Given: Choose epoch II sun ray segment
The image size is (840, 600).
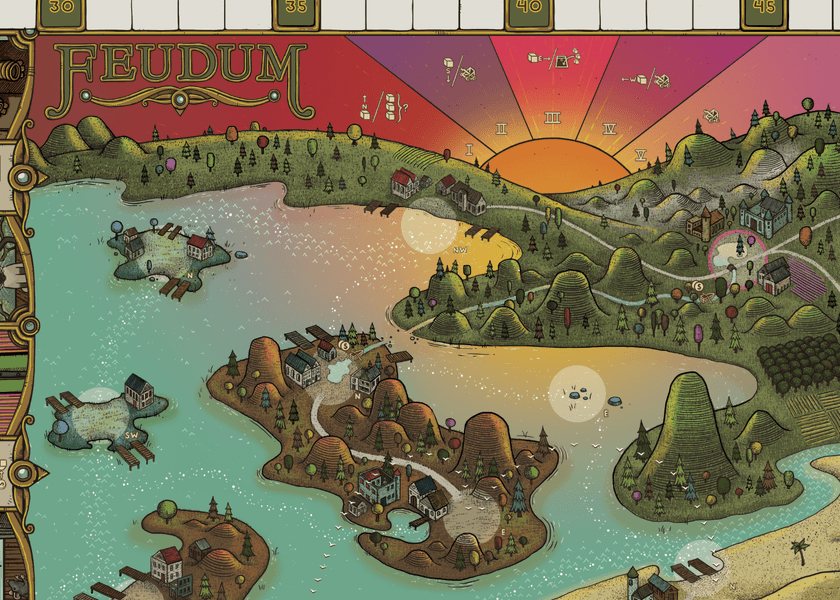Looking at the screenshot, I should coord(500,129).
